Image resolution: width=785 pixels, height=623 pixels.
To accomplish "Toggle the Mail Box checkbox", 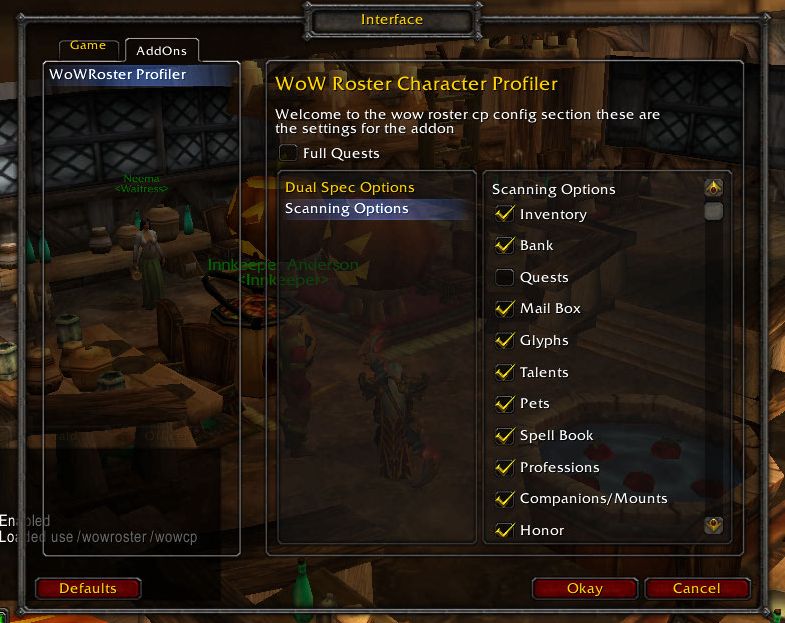I will [x=505, y=309].
